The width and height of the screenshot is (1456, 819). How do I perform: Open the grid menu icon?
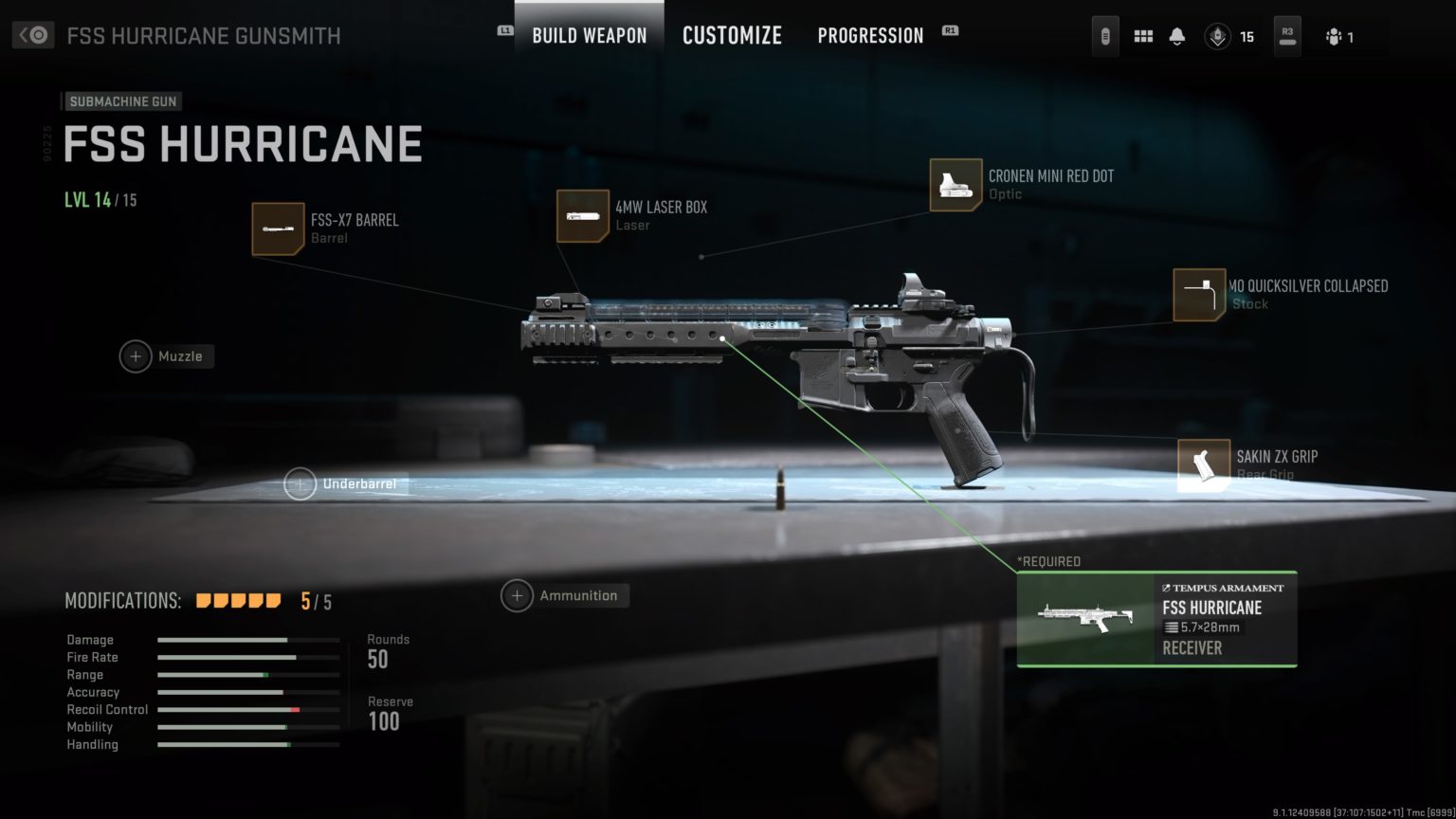pos(1143,36)
